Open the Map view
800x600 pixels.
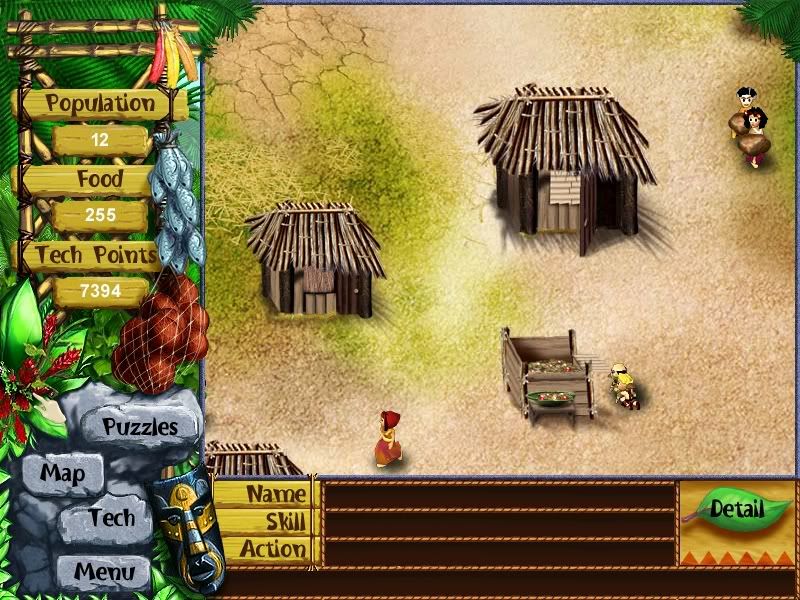pos(62,473)
